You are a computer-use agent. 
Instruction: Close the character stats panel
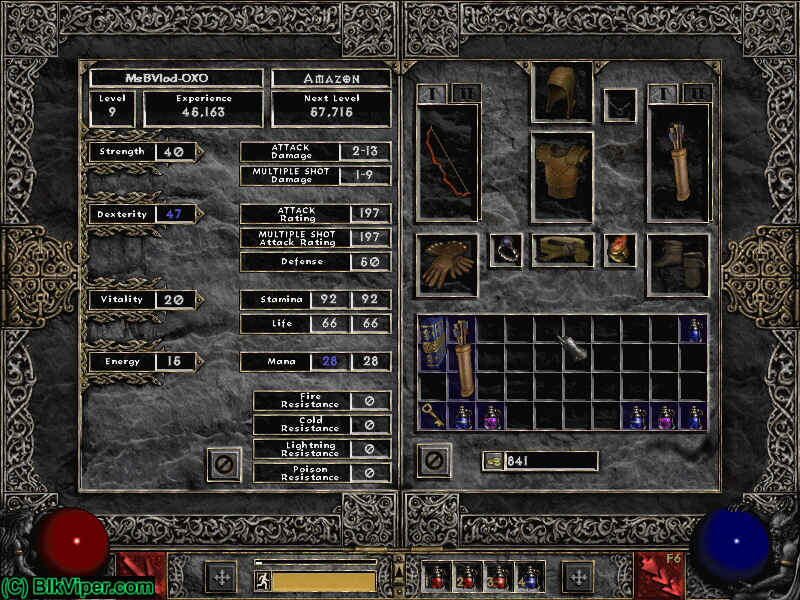[224, 464]
